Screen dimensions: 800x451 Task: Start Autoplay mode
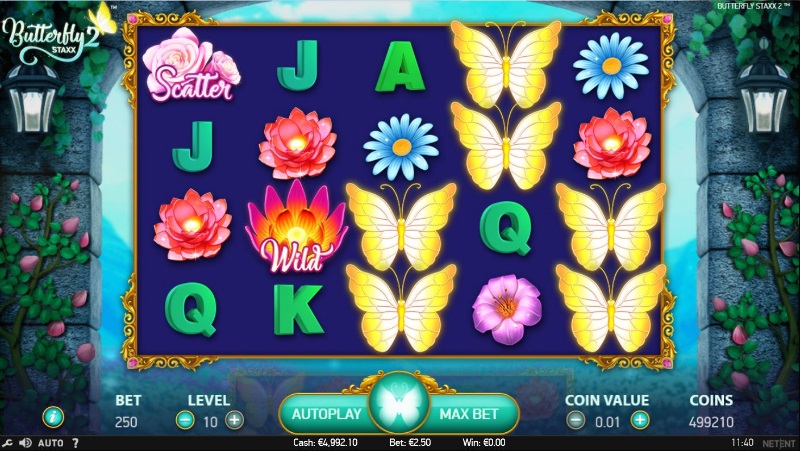[x=324, y=411]
